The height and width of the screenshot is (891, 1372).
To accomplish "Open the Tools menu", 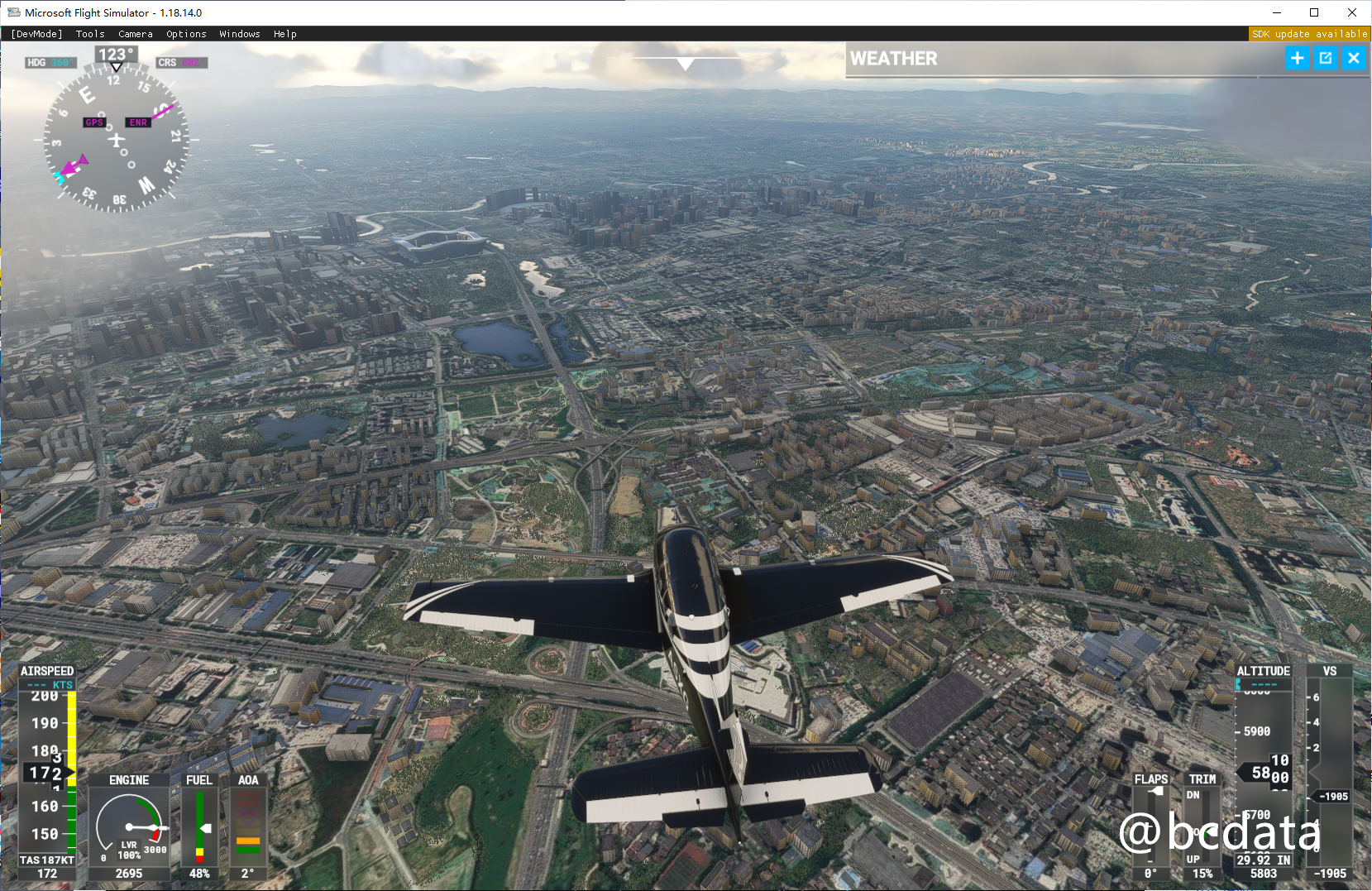I will [x=90, y=34].
